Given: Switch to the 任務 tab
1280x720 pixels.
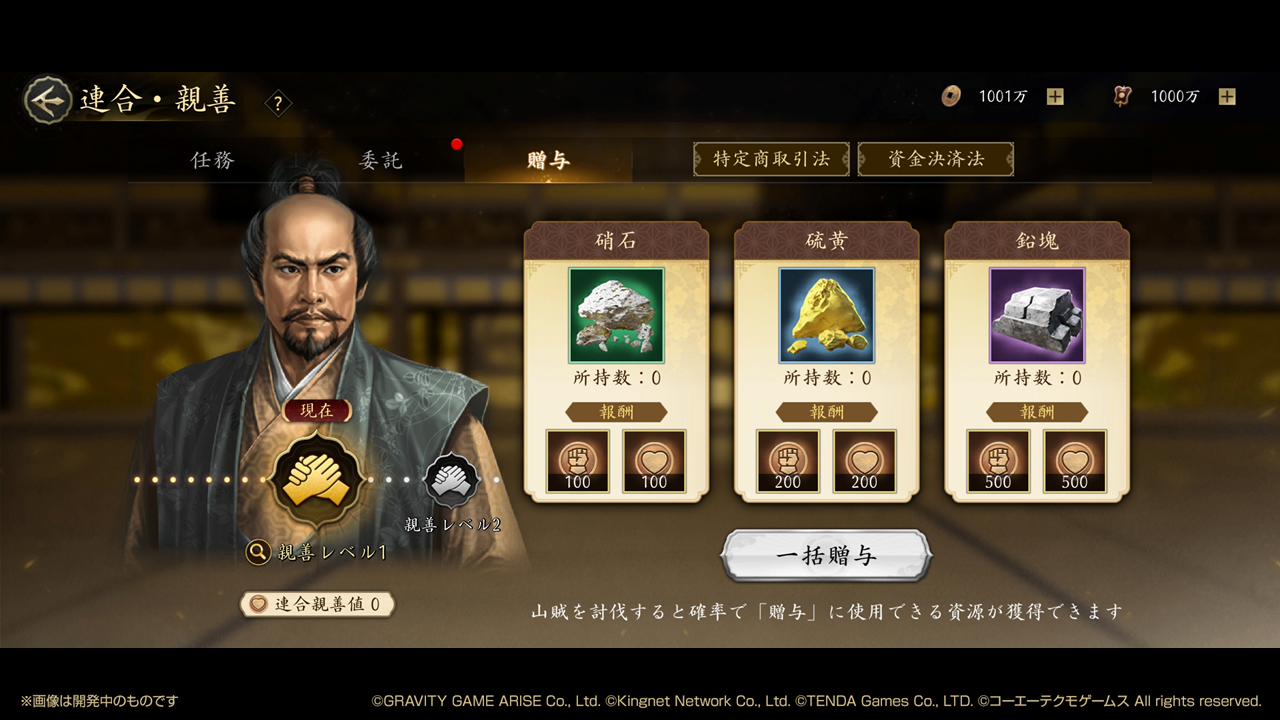Looking at the screenshot, I should tap(213, 160).
